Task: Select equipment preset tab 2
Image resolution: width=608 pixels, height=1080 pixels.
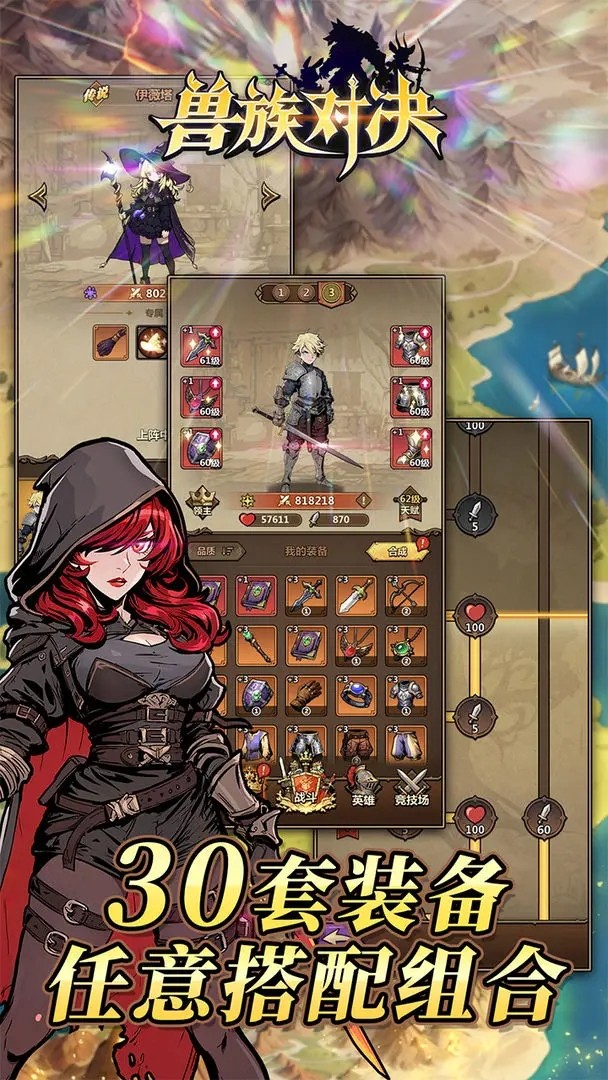Action: click(x=304, y=293)
